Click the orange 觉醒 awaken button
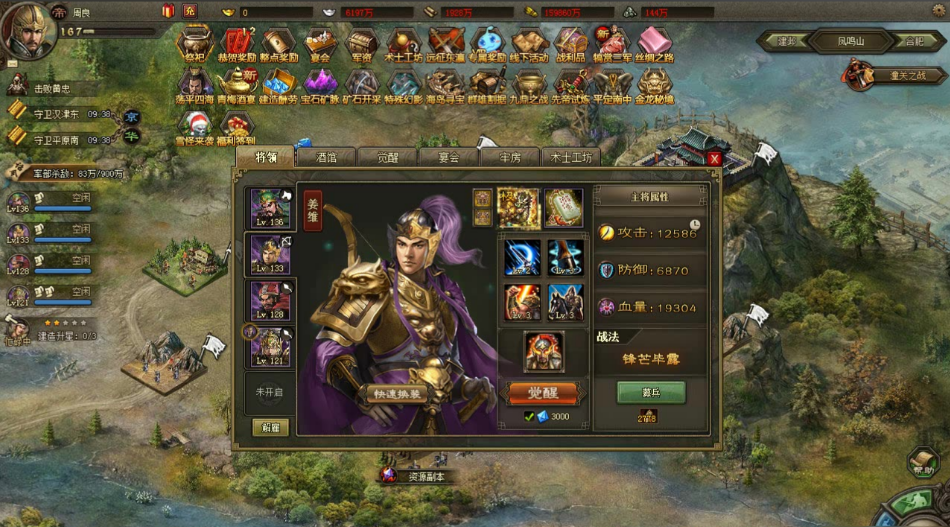This screenshot has height=527, width=950. (543, 393)
